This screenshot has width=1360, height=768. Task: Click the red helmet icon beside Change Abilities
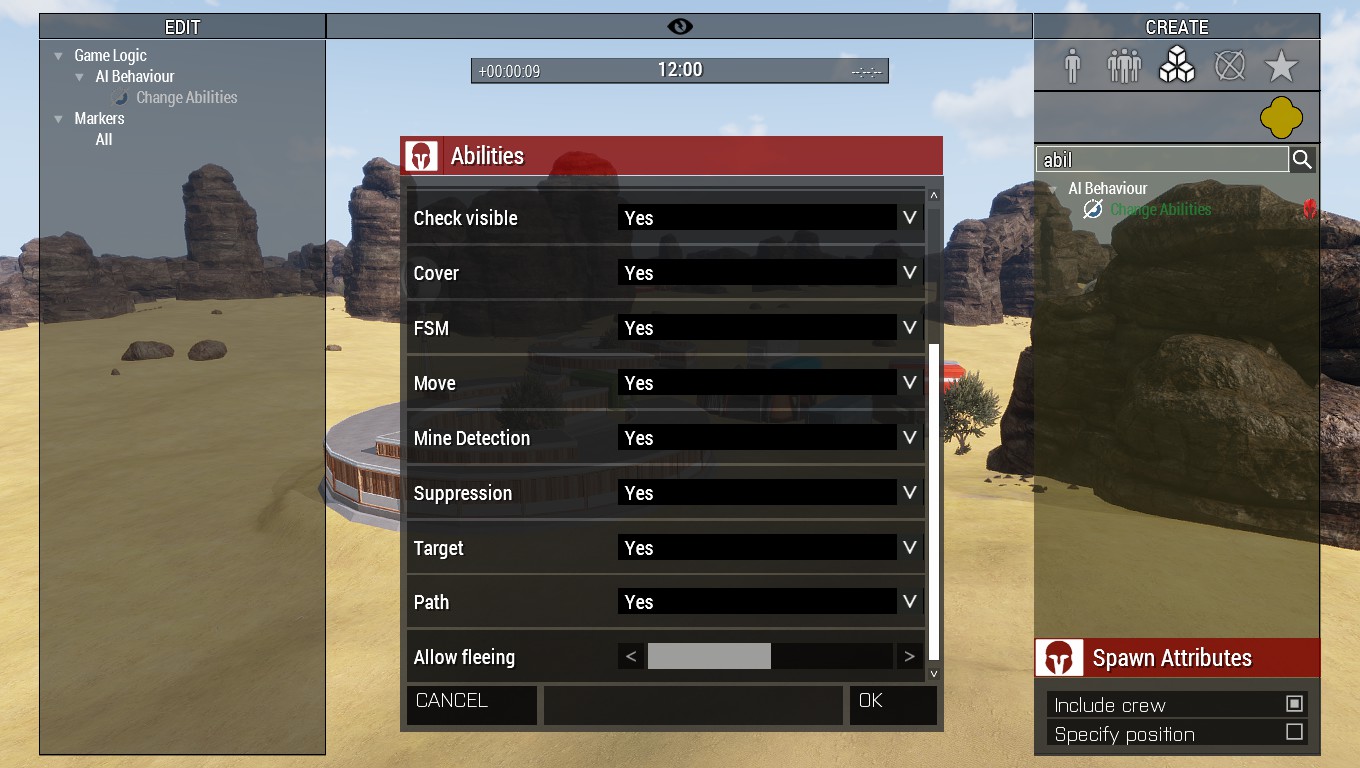tap(1309, 208)
